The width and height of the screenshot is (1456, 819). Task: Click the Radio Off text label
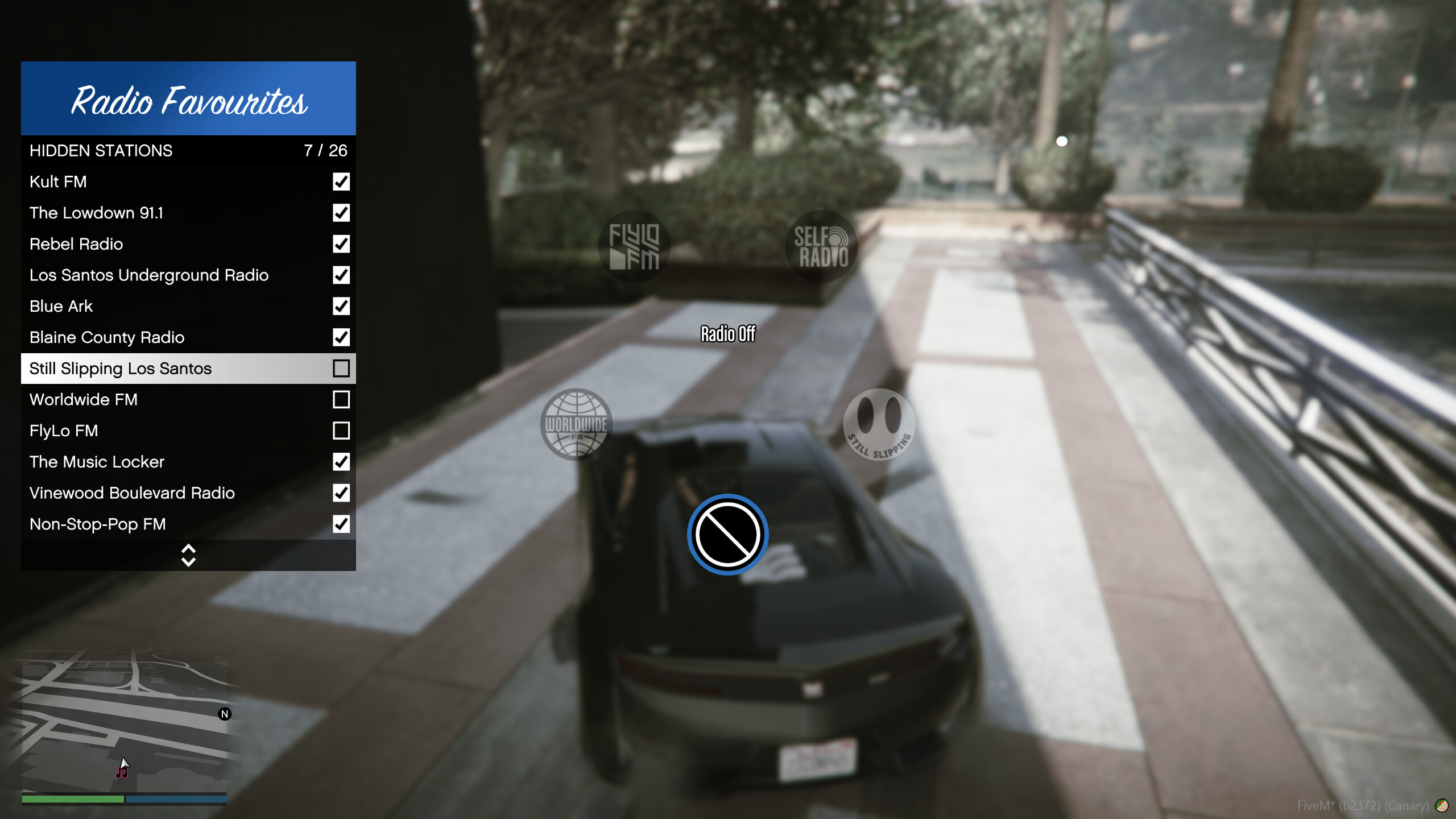click(727, 335)
